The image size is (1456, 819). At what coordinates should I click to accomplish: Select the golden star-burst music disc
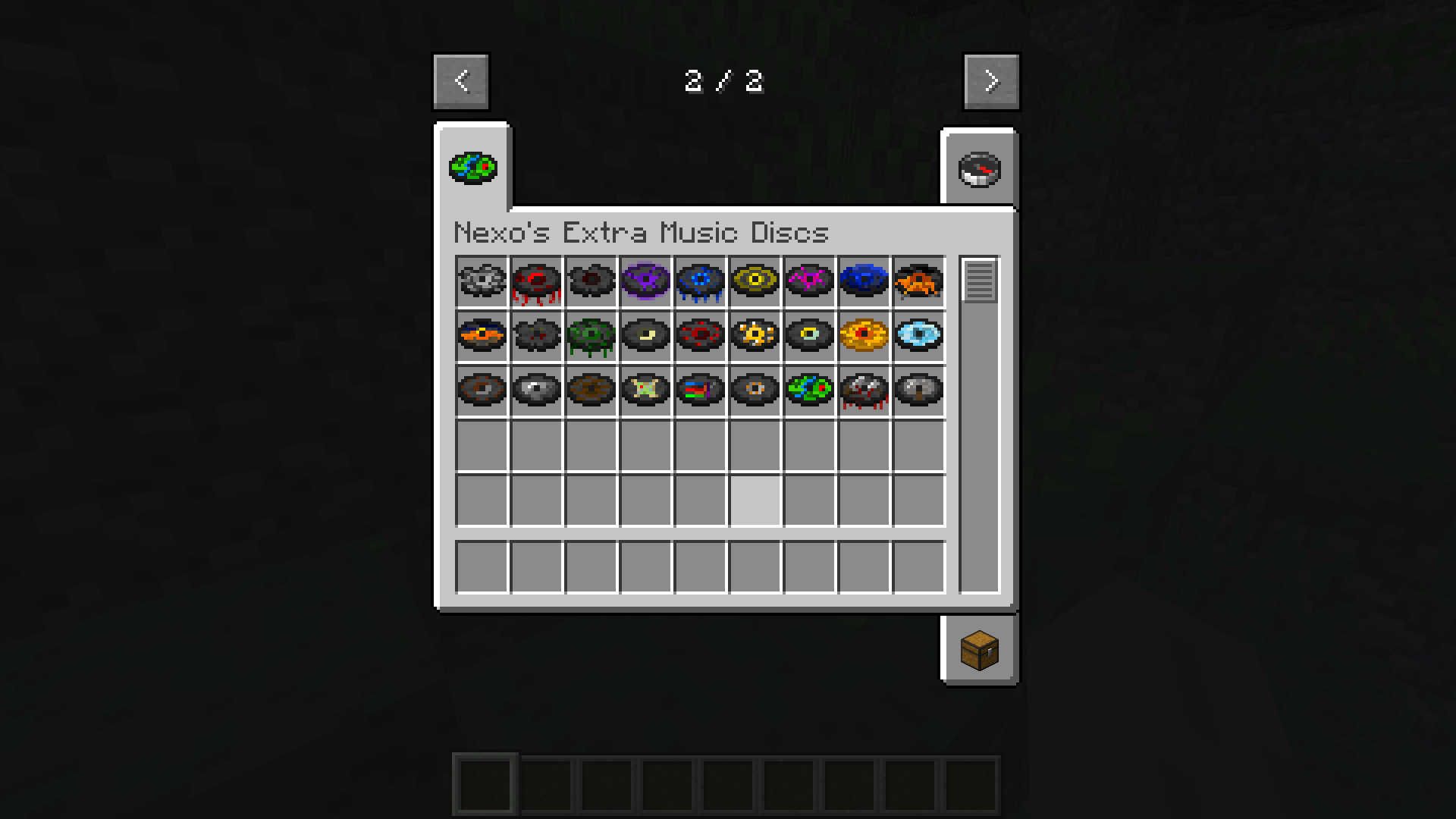[x=755, y=336]
